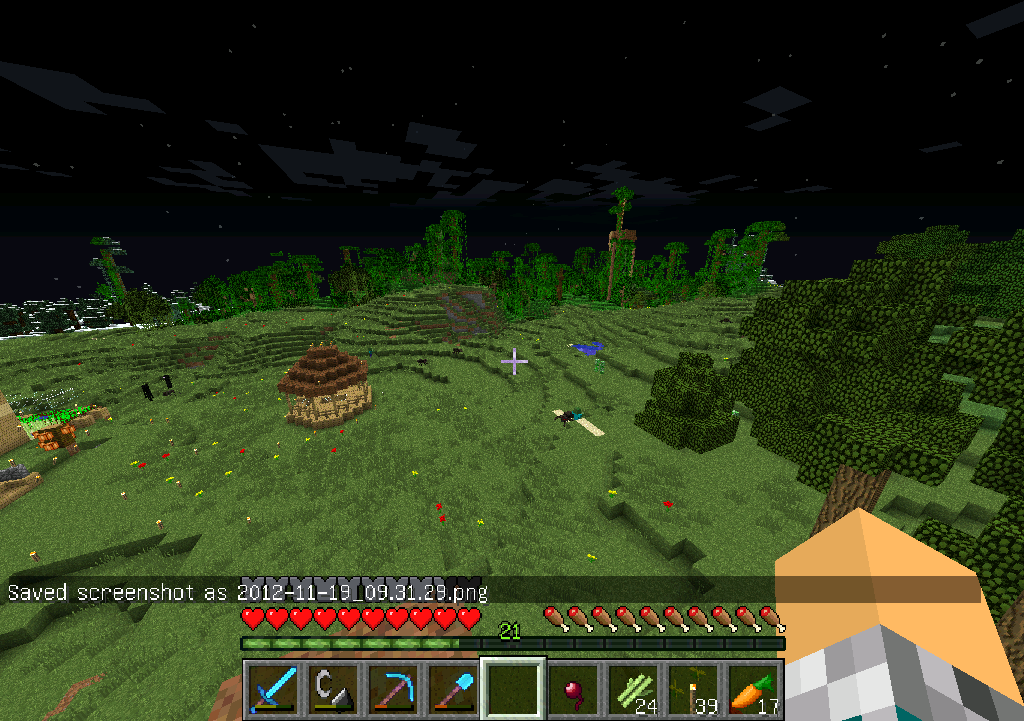The image size is (1024, 721).
Task: Choose the flint and steel slot
Action: [x=333, y=689]
